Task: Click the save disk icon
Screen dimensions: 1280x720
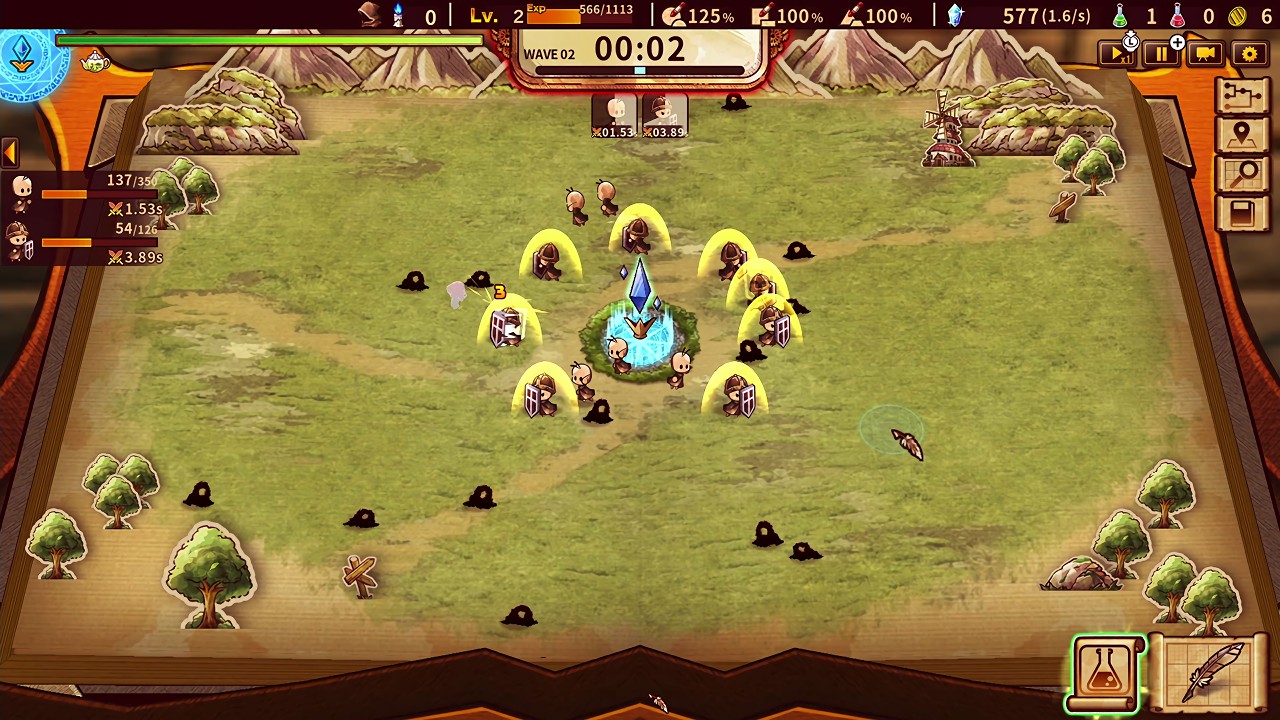Action: (1243, 213)
